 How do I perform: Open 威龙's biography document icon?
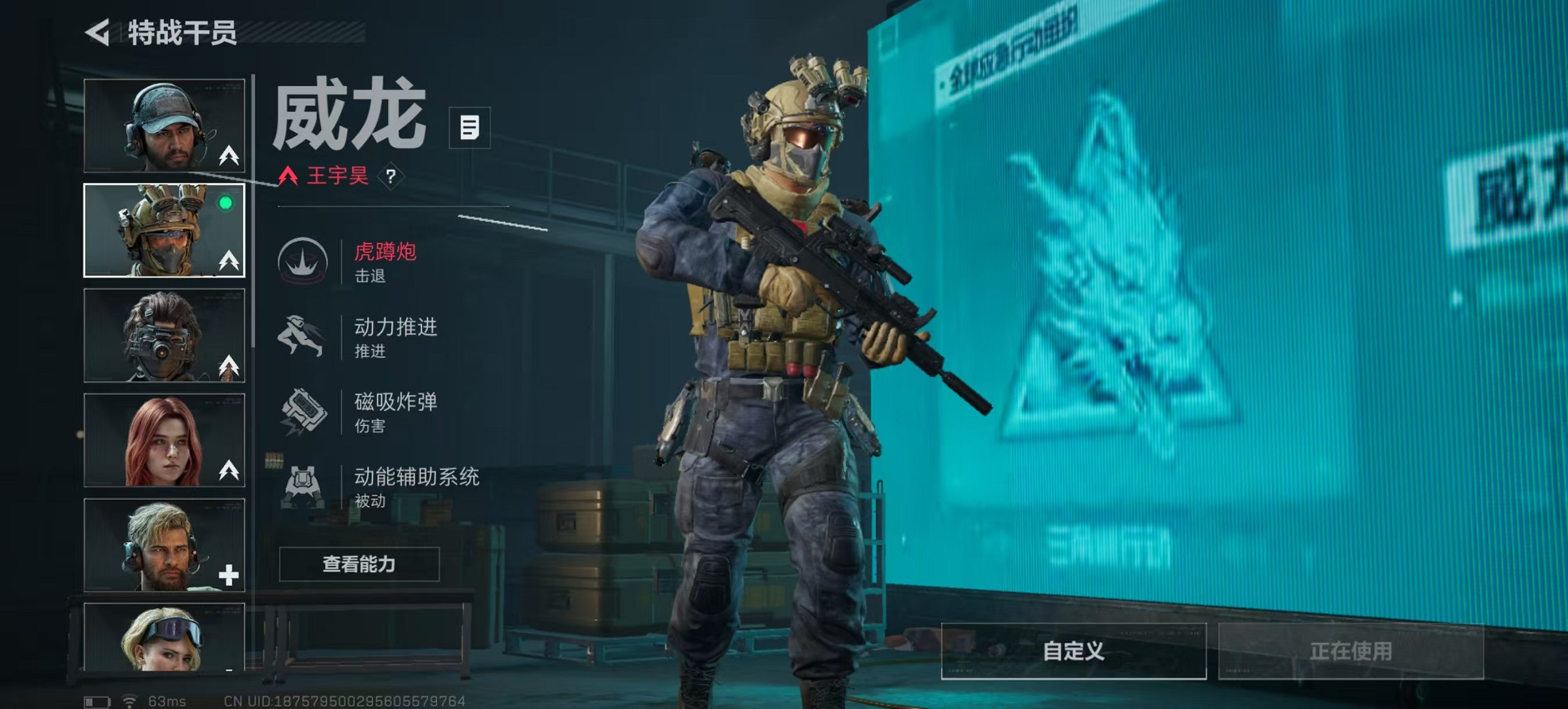[470, 126]
